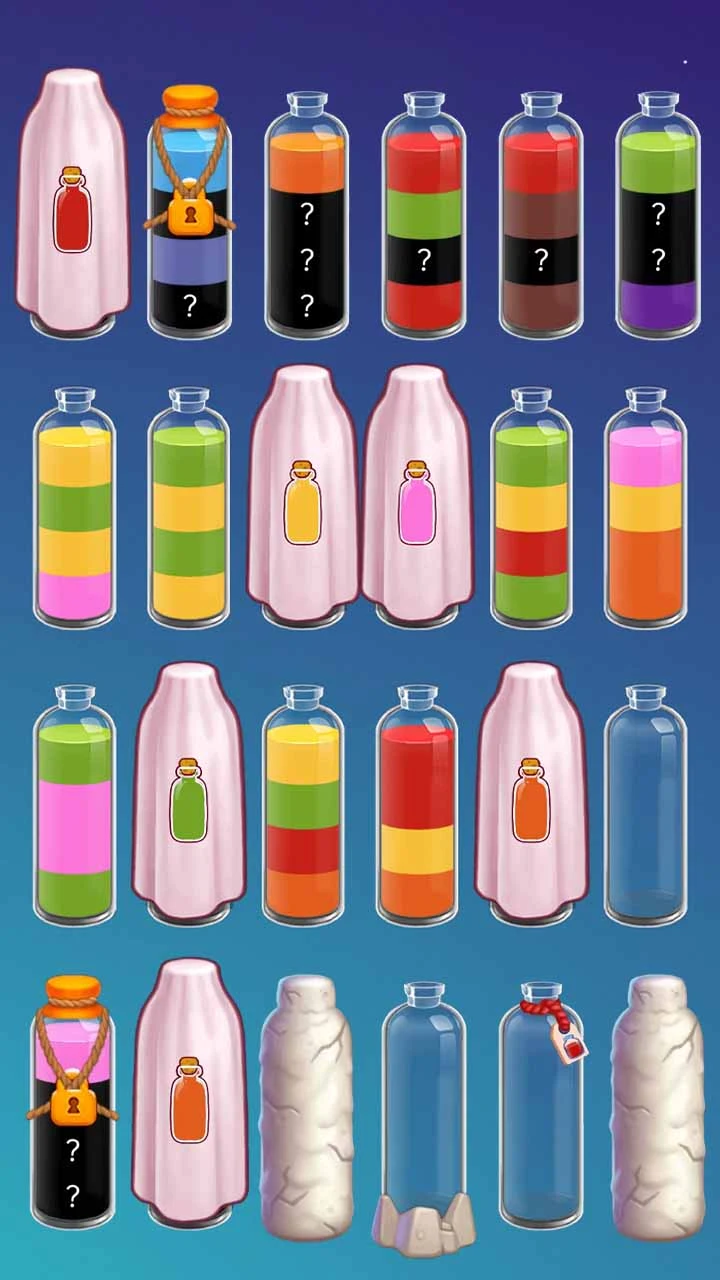The width and height of the screenshot is (720, 1280).
Task: Select the cloth-covered bottle with red icon
Action: tap(72, 205)
